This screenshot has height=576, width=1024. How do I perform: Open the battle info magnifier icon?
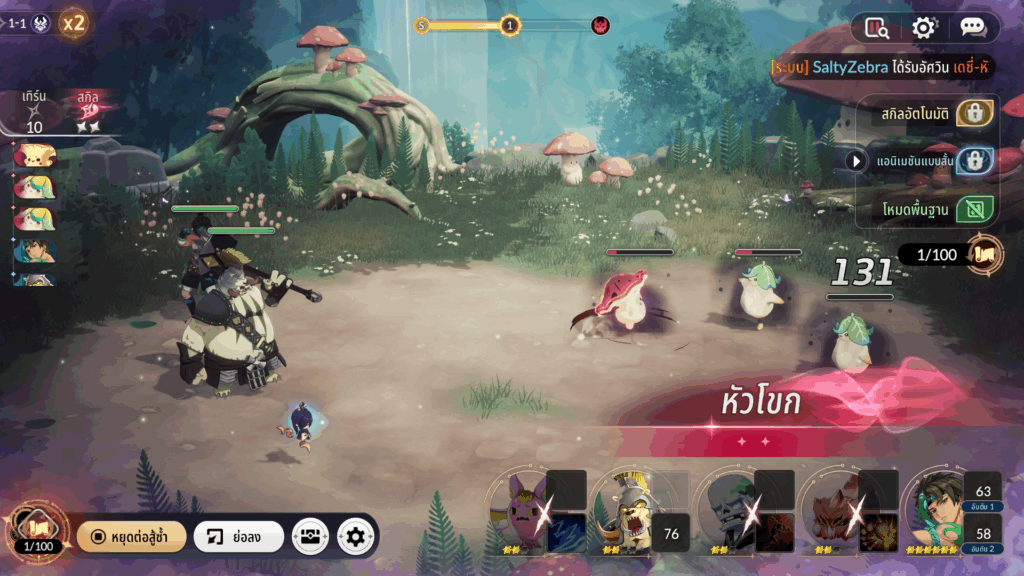click(x=878, y=28)
